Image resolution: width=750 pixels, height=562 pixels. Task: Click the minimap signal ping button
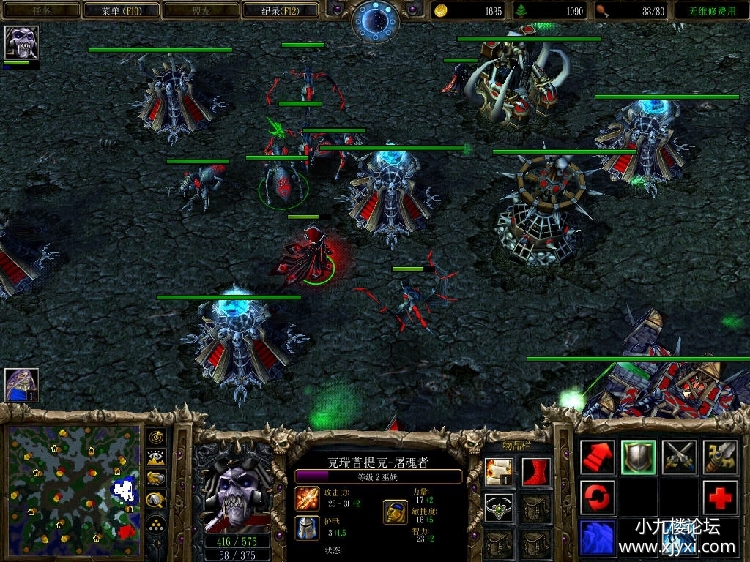click(x=157, y=437)
